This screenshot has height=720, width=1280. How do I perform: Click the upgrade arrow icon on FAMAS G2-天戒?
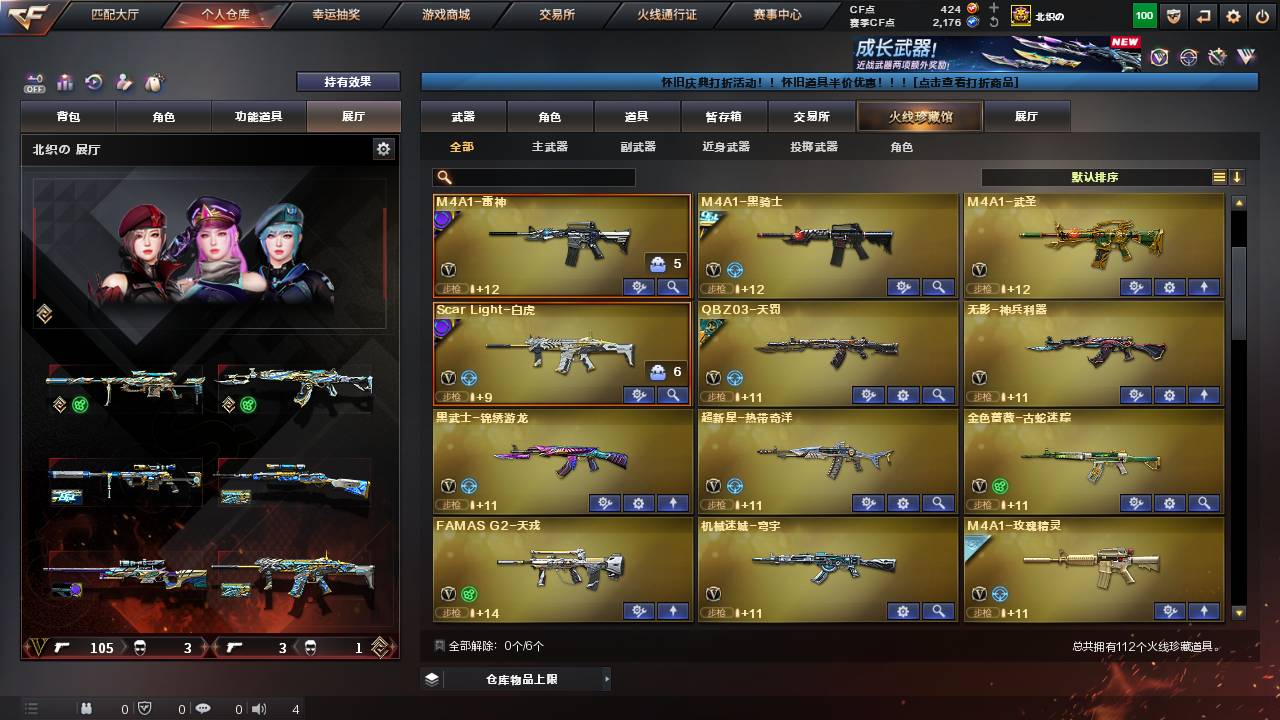(x=675, y=611)
